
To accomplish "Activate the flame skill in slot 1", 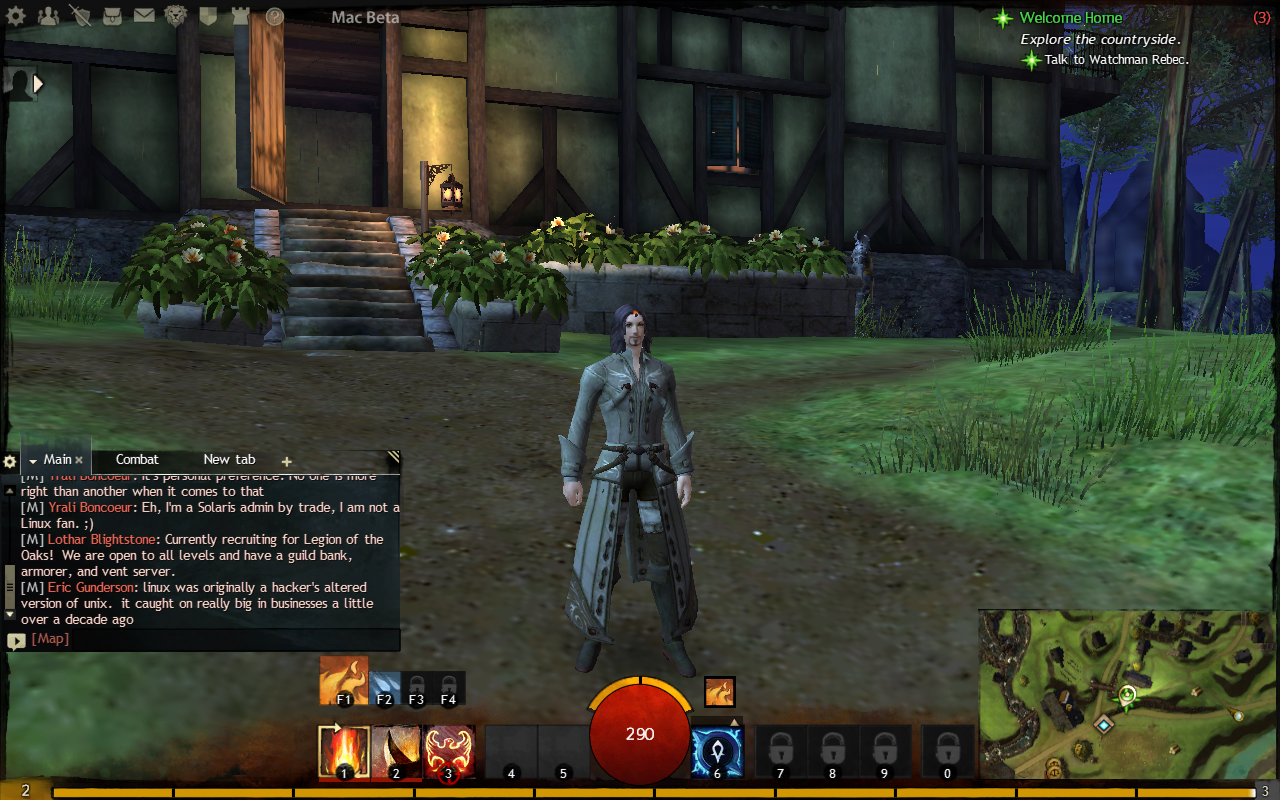I will click(x=344, y=752).
